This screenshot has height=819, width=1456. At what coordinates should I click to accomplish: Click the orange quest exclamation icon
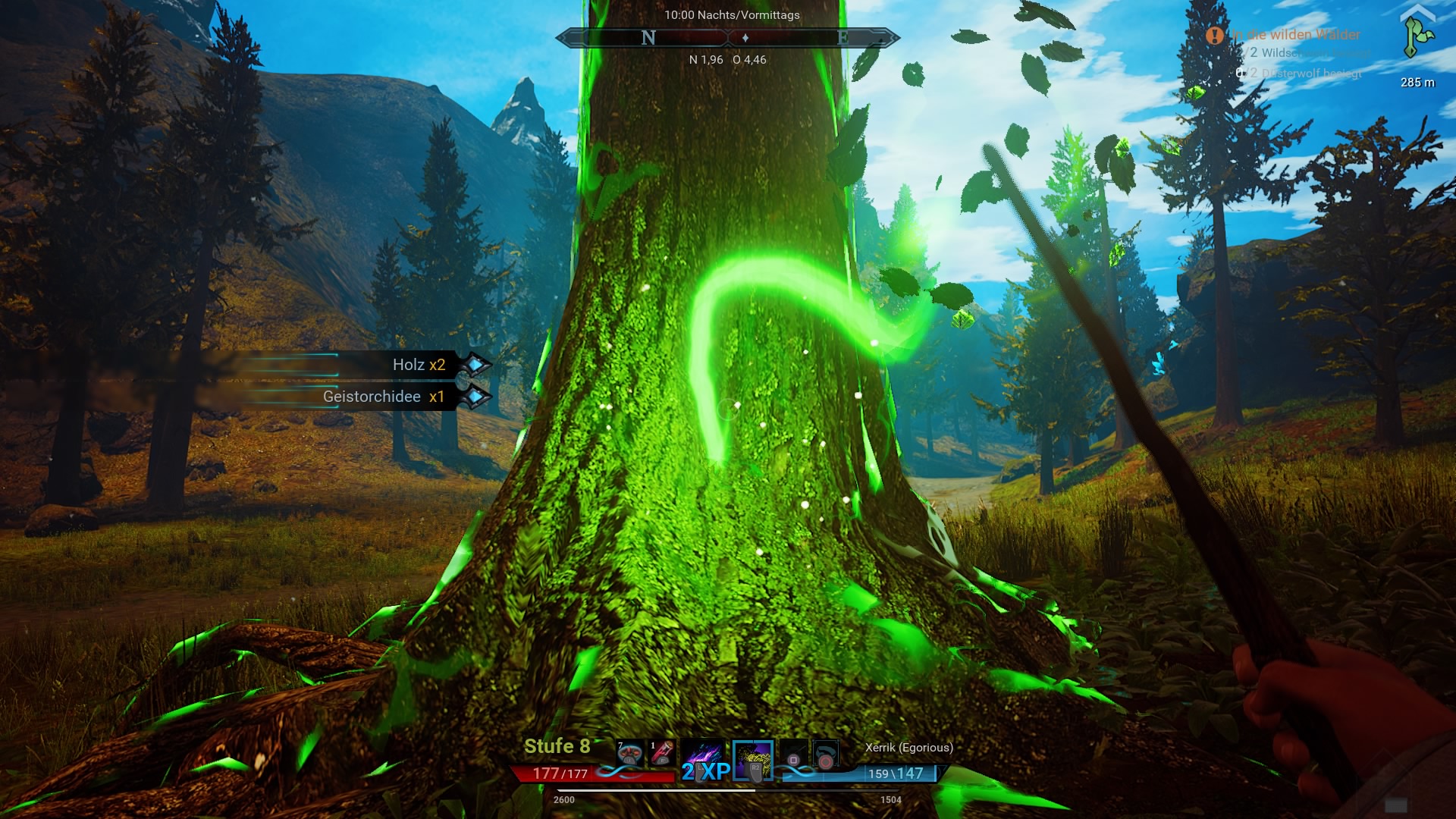click(1215, 35)
